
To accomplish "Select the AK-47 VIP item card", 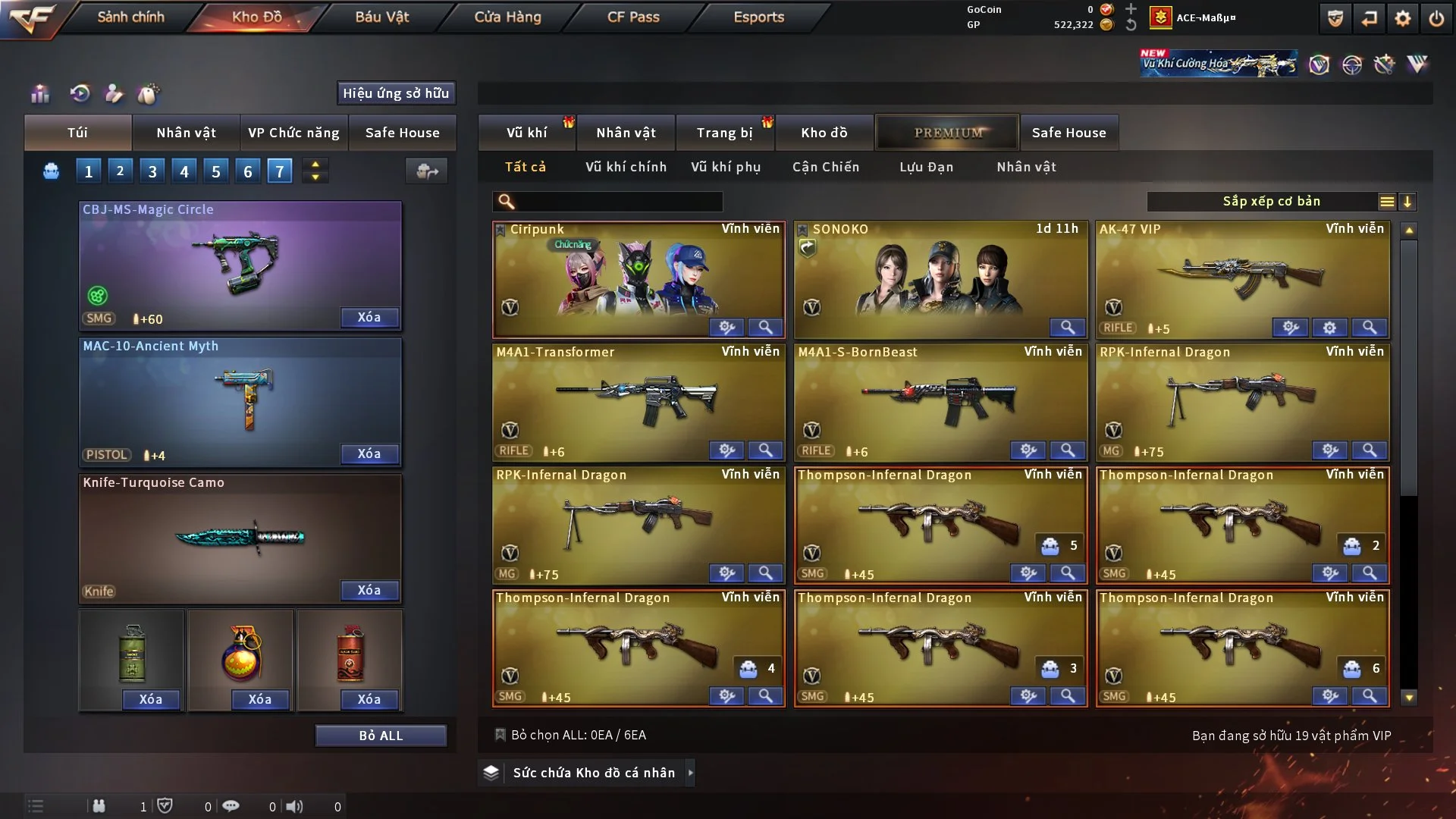I will pyautogui.click(x=1242, y=277).
